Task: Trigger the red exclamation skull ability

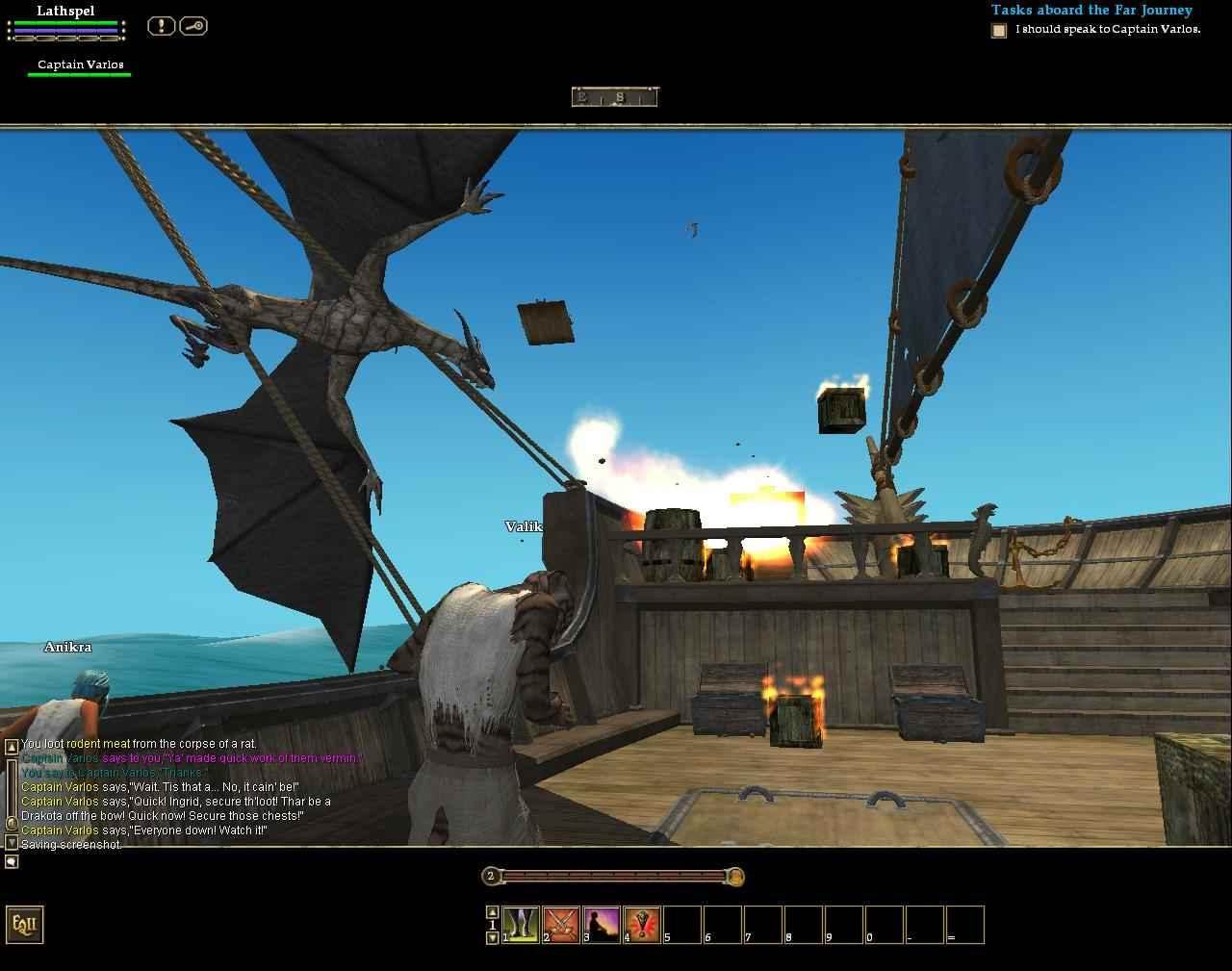Action: pyautogui.click(x=642, y=924)
